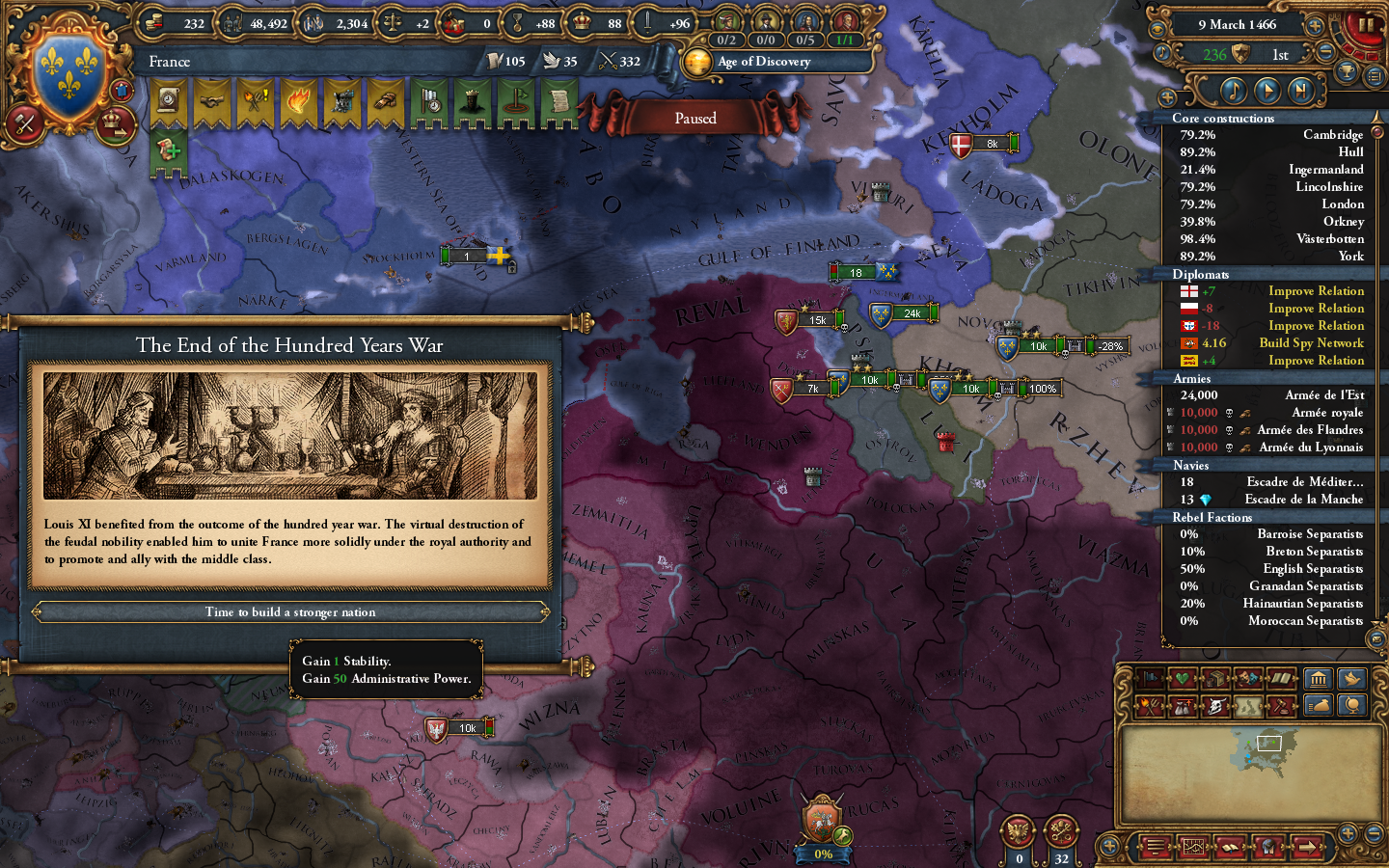The height and width of the screenshot is (868, 1389).
Task: Zoom in using the minimap plus control
Action: [1348, 833]
